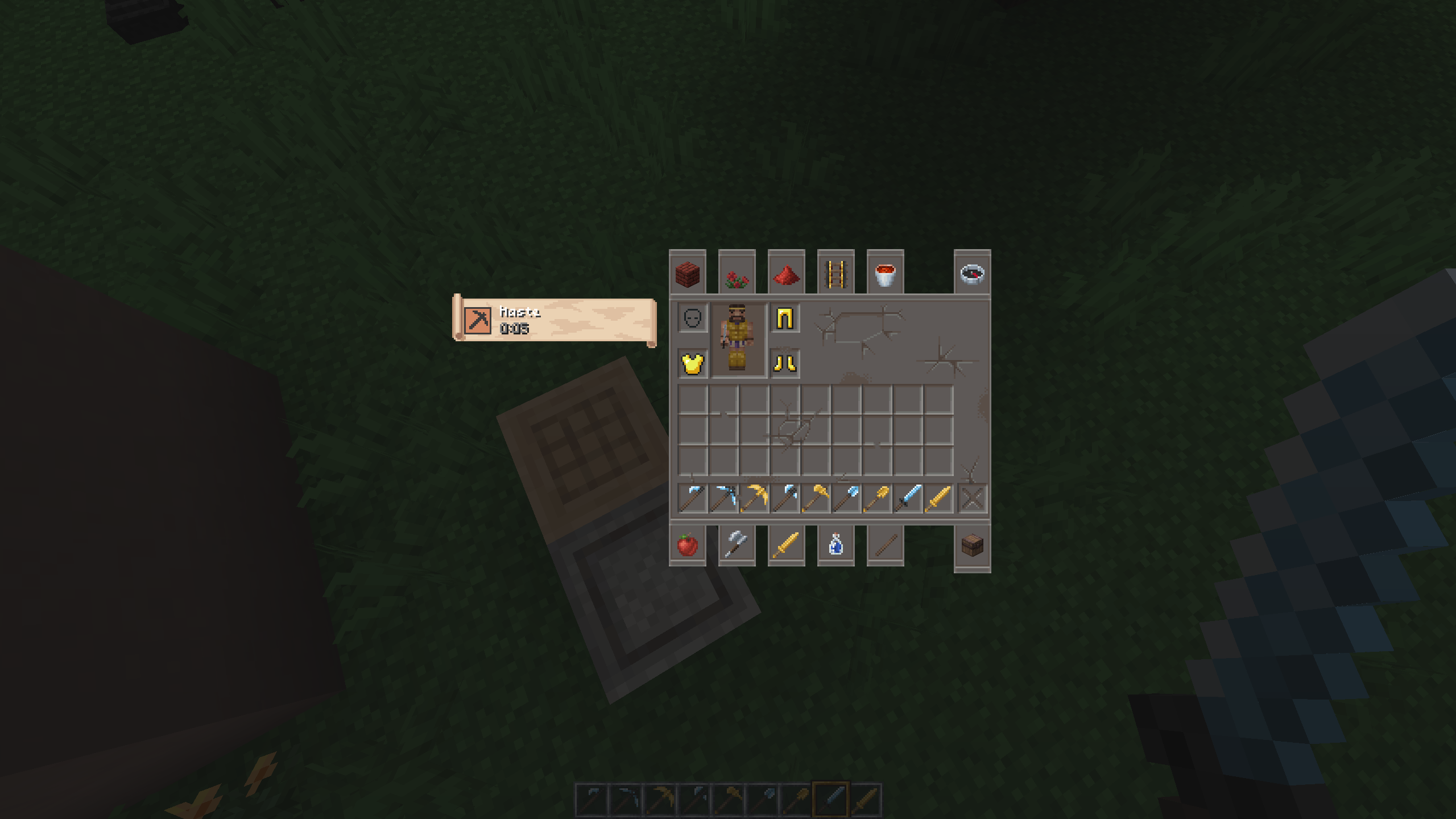
Task: Switch to the lava bucket Miscellaneous tab
Action: (886, 274)
